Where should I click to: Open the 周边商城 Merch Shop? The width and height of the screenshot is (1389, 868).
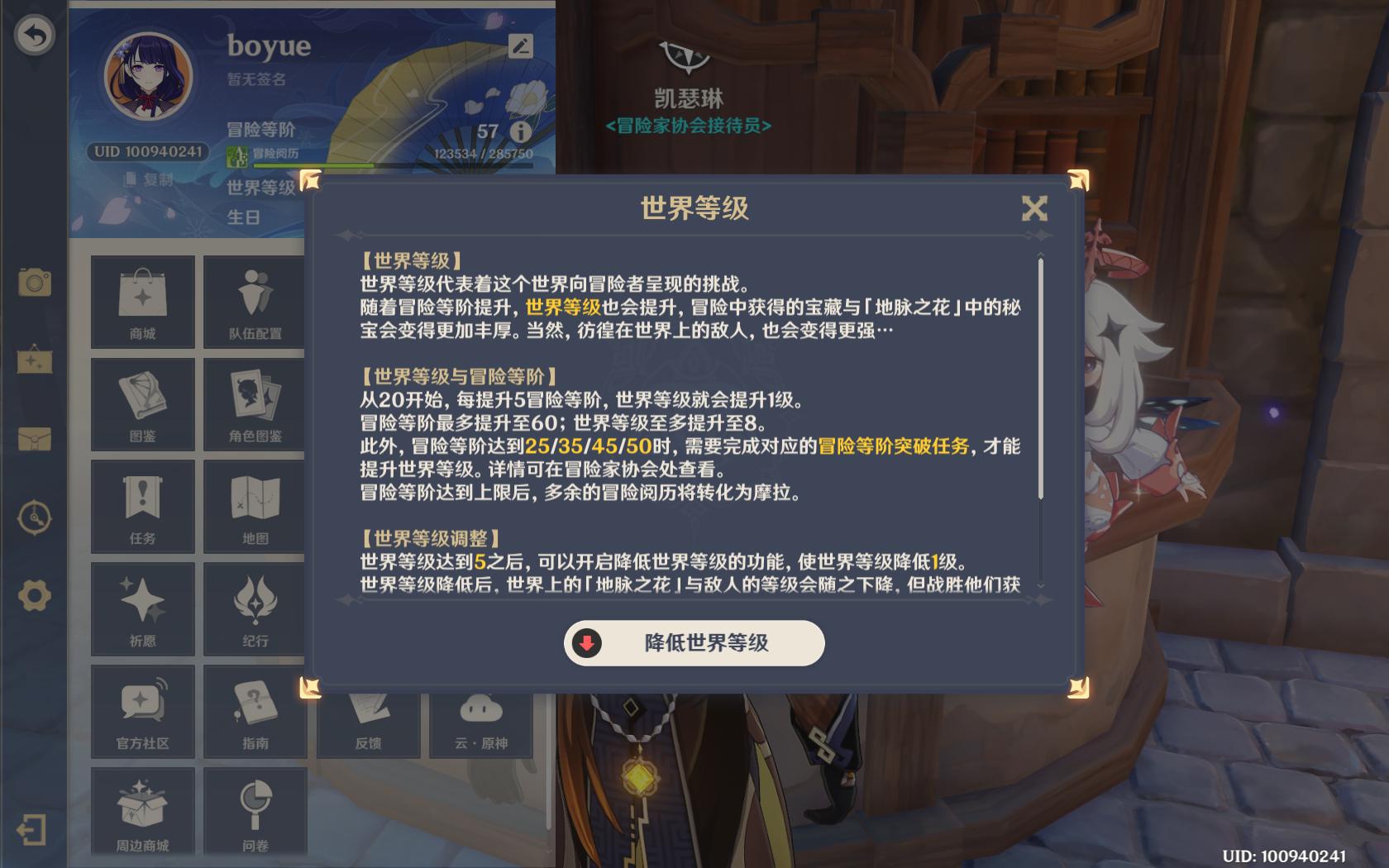[141, 811]
